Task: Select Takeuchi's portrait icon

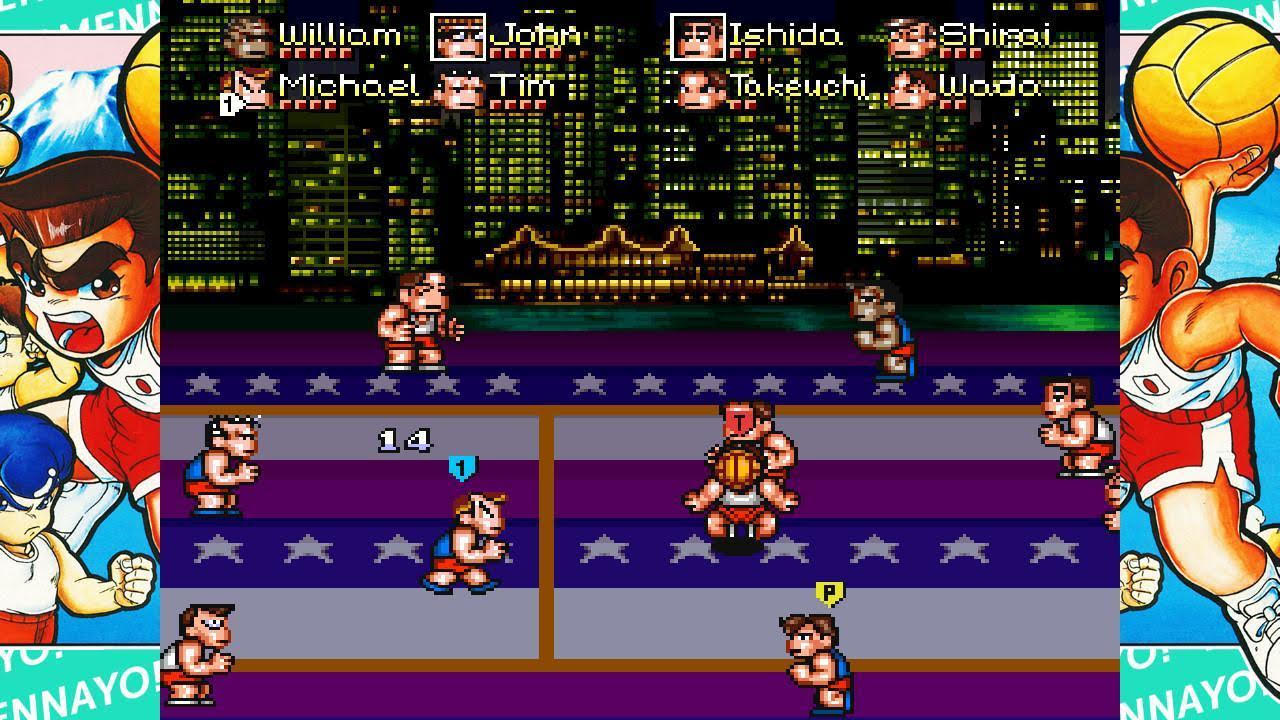Action: pos(700,88)
